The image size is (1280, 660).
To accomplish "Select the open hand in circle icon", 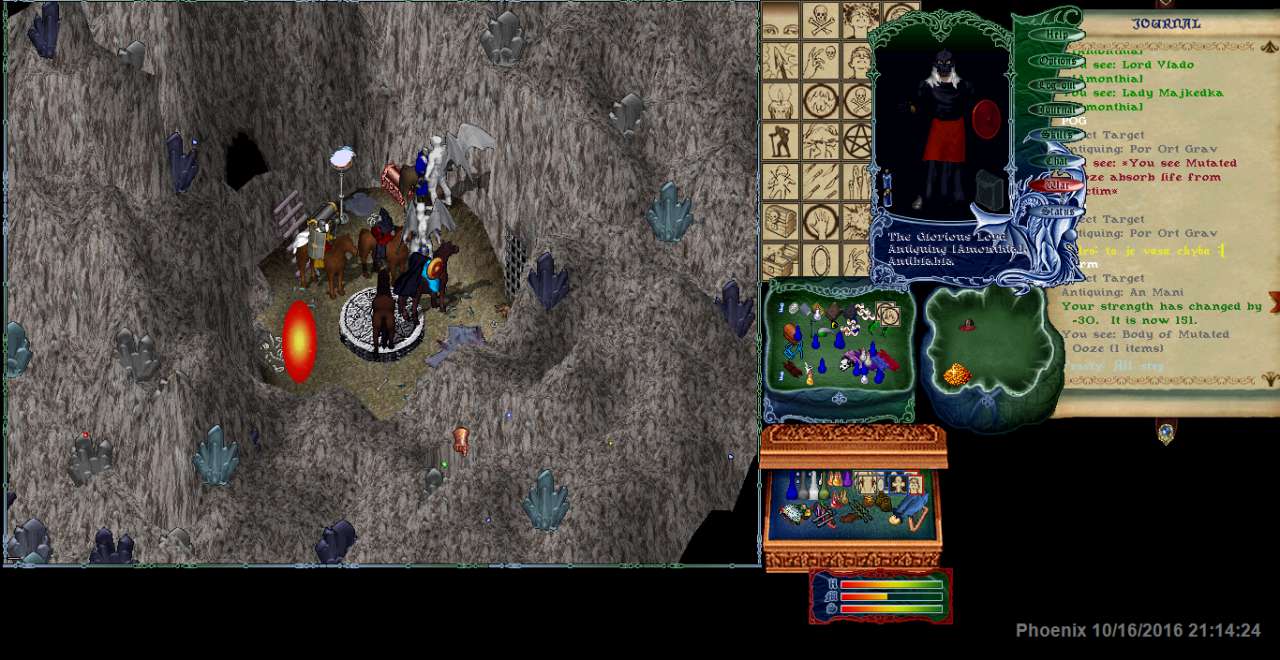I will tap(821, 221).
